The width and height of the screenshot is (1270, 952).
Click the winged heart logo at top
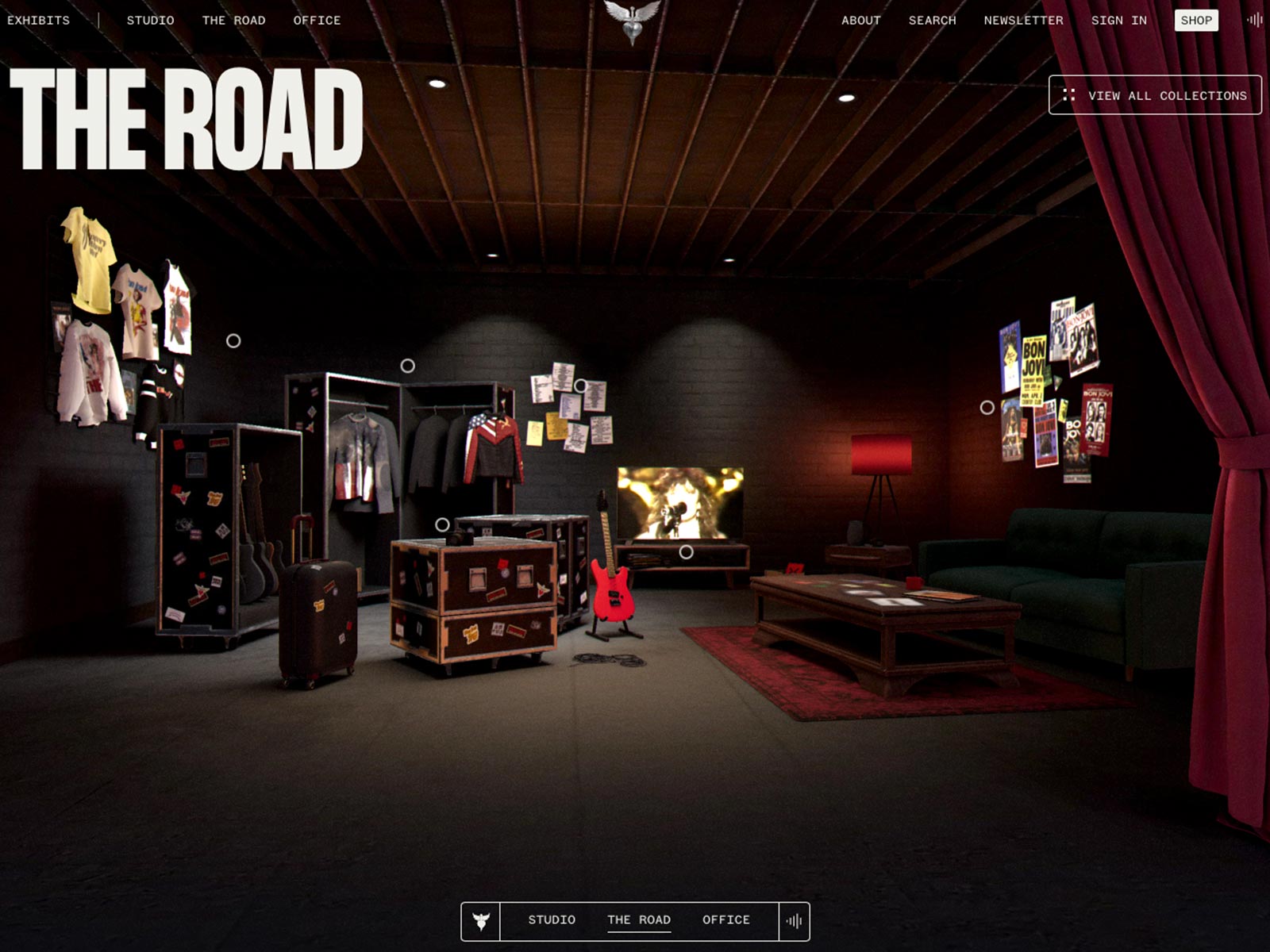coord(632,21)
